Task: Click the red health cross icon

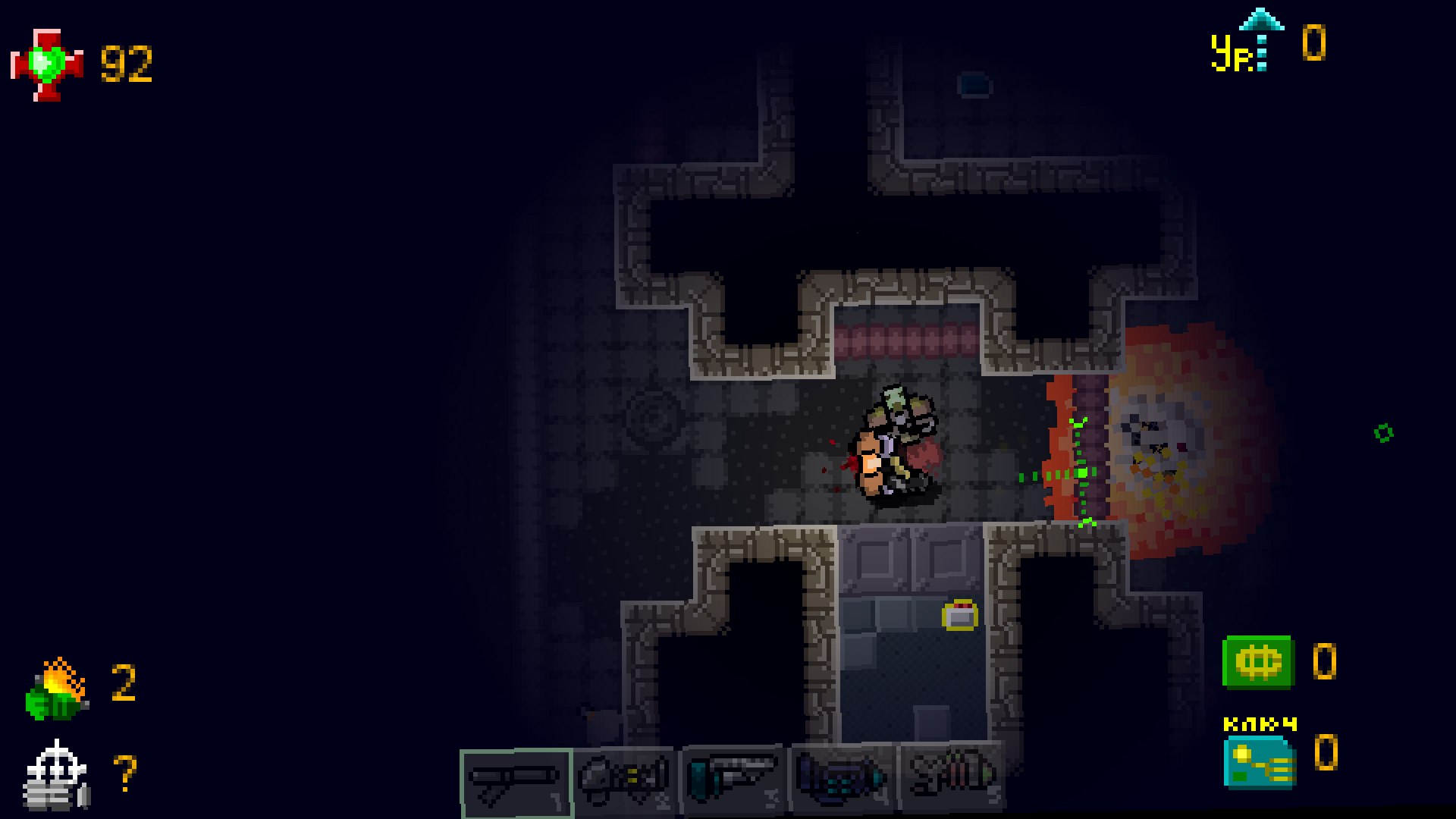Action: [47, 66]
